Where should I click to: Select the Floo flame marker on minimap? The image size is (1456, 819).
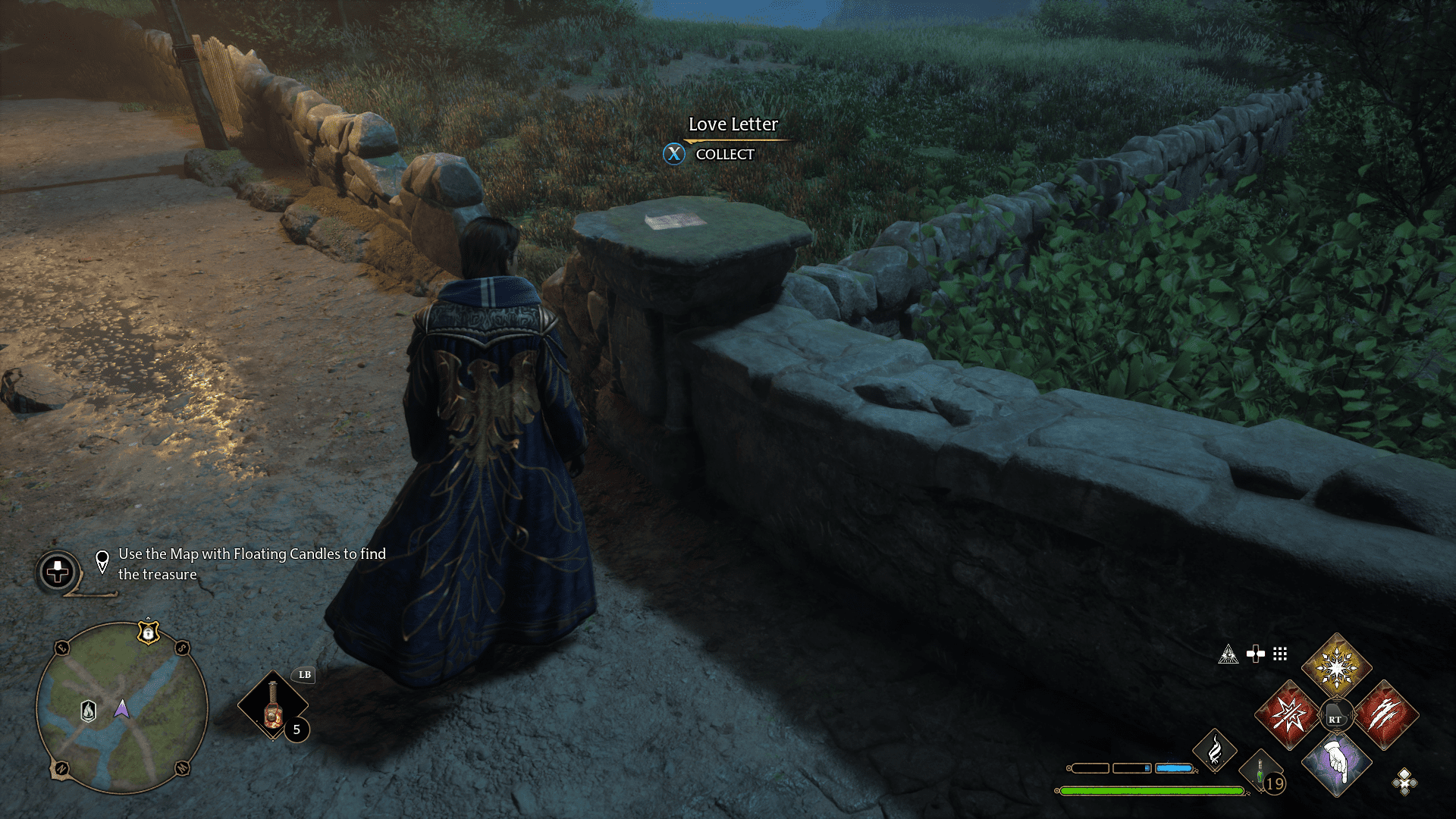(89, 711)
